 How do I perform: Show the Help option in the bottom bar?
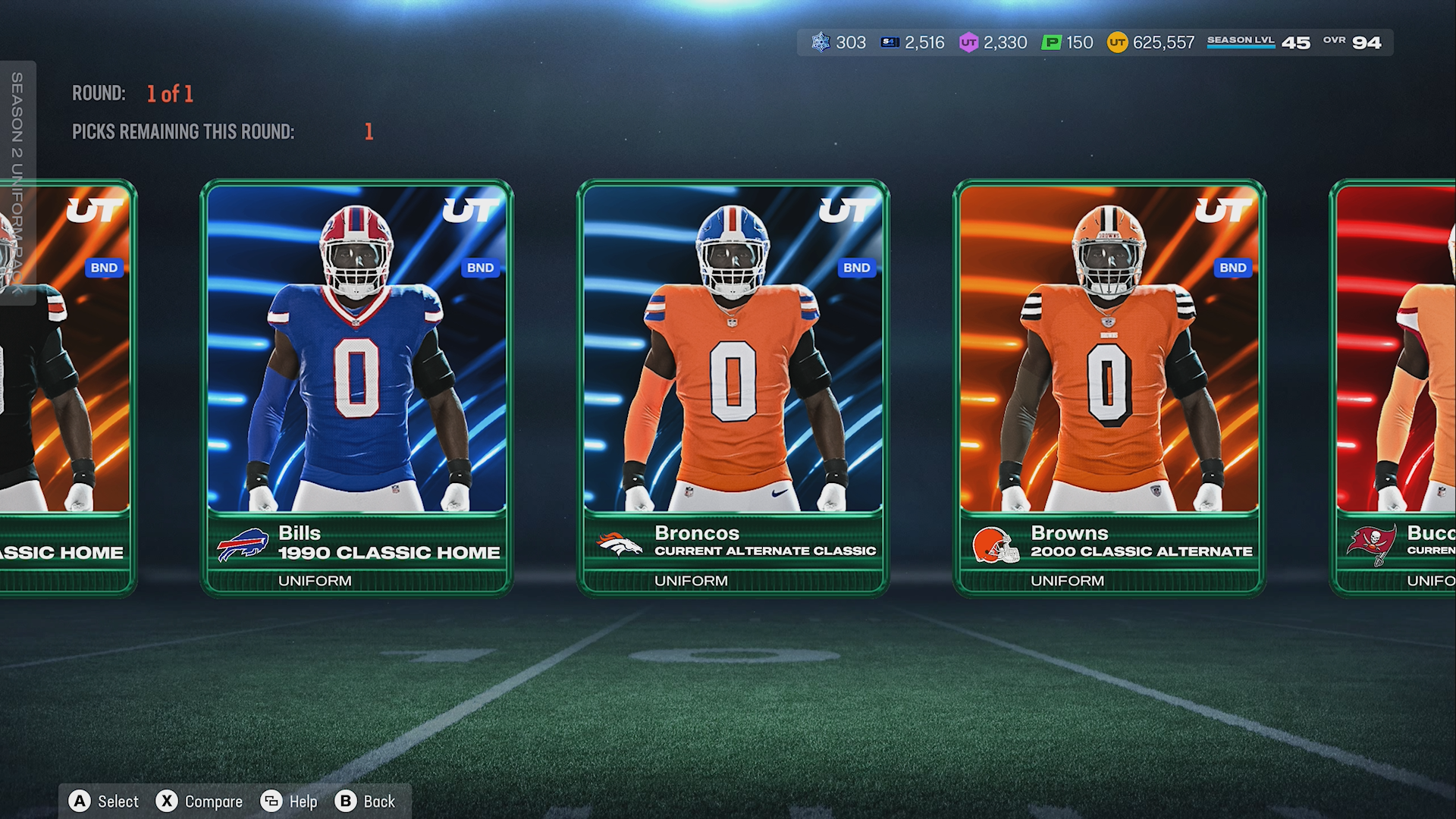pyautogui.click(x=289, y=802)
